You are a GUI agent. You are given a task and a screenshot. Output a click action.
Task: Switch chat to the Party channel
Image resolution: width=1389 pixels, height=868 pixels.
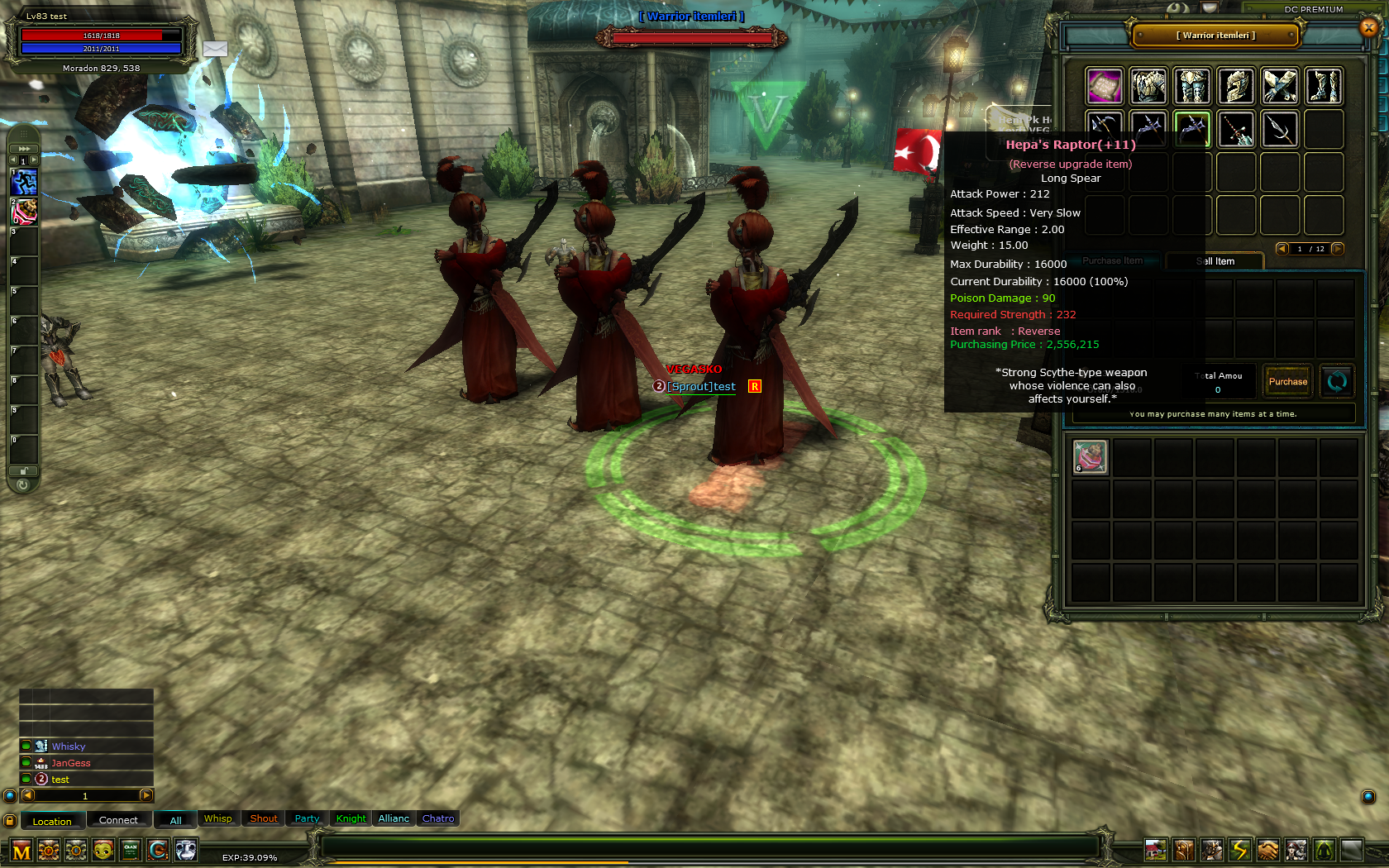pyautogui.click(x=307, y=818)
